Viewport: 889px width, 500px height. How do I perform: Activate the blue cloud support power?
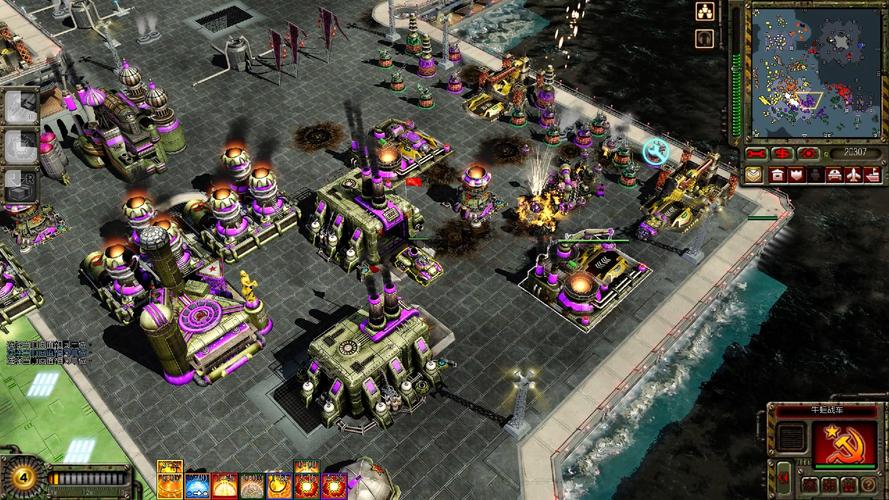click(195, 486)
